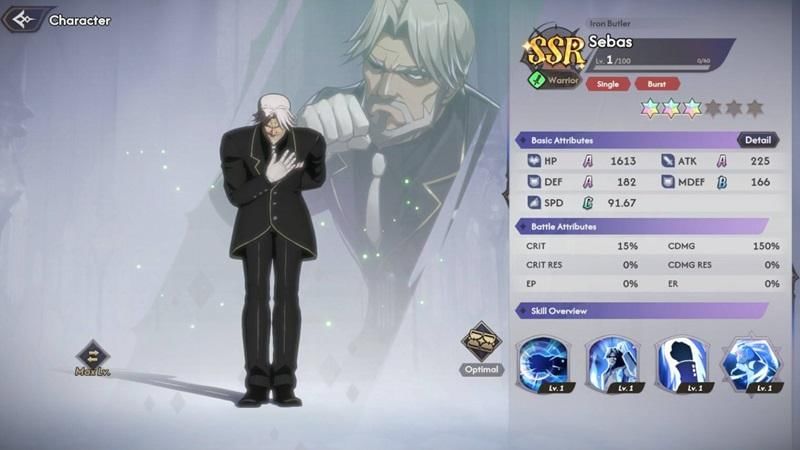The image size is (800, 450).
Task: Select the Single tag label
Action: [608, 84]
